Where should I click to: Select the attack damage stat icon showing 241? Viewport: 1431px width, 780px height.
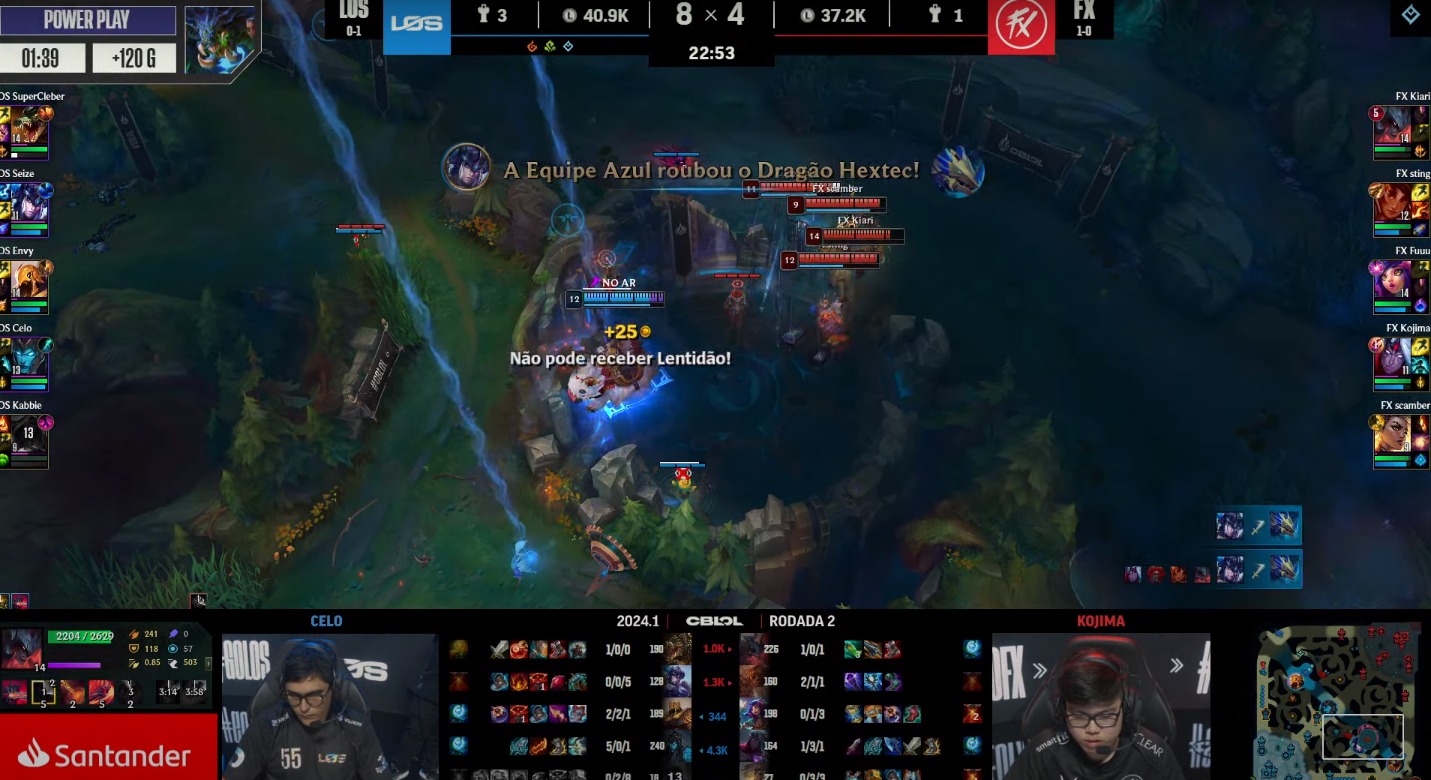point(134,634)
